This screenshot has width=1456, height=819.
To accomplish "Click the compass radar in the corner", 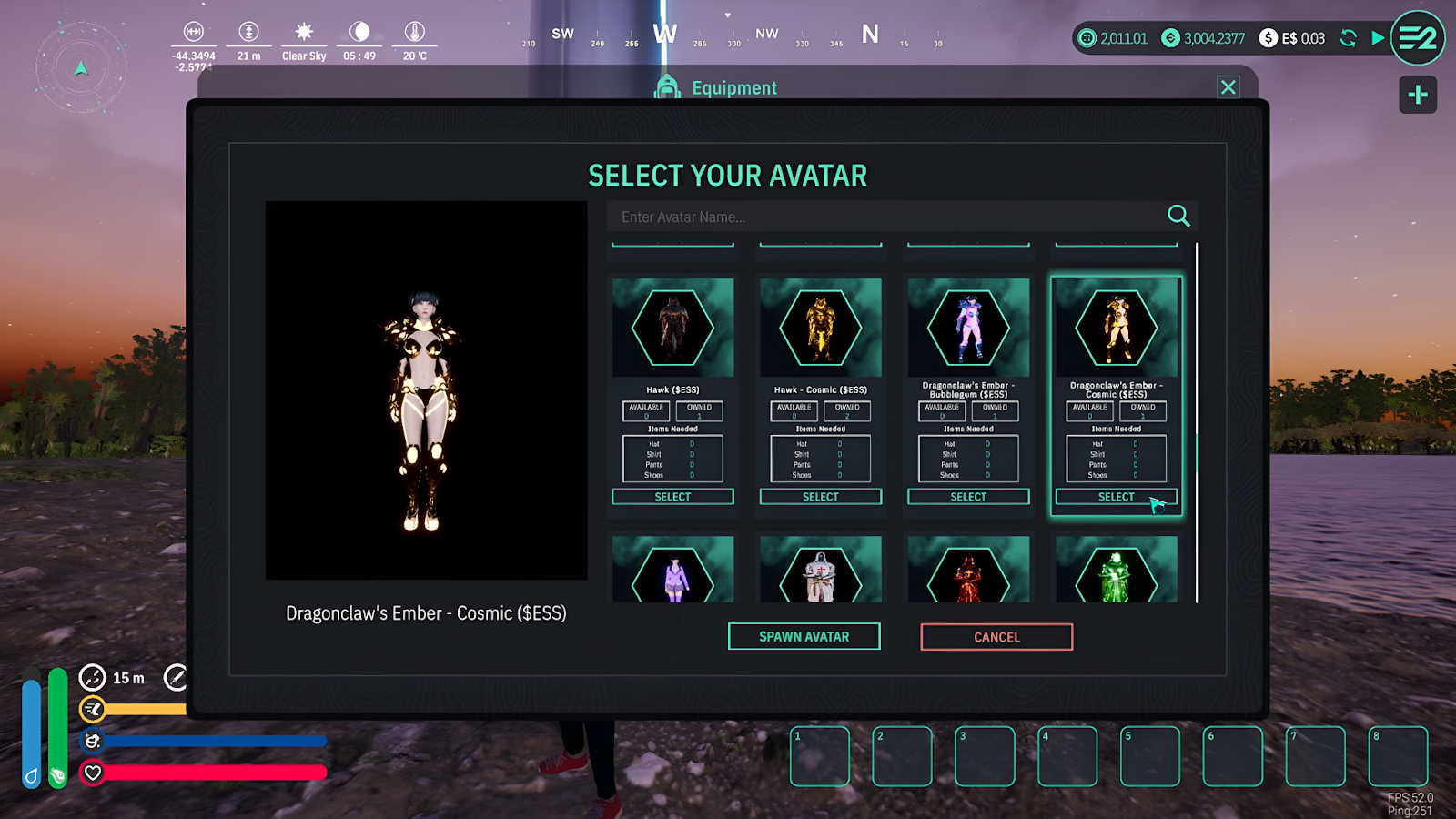I will tap(82, 68).
